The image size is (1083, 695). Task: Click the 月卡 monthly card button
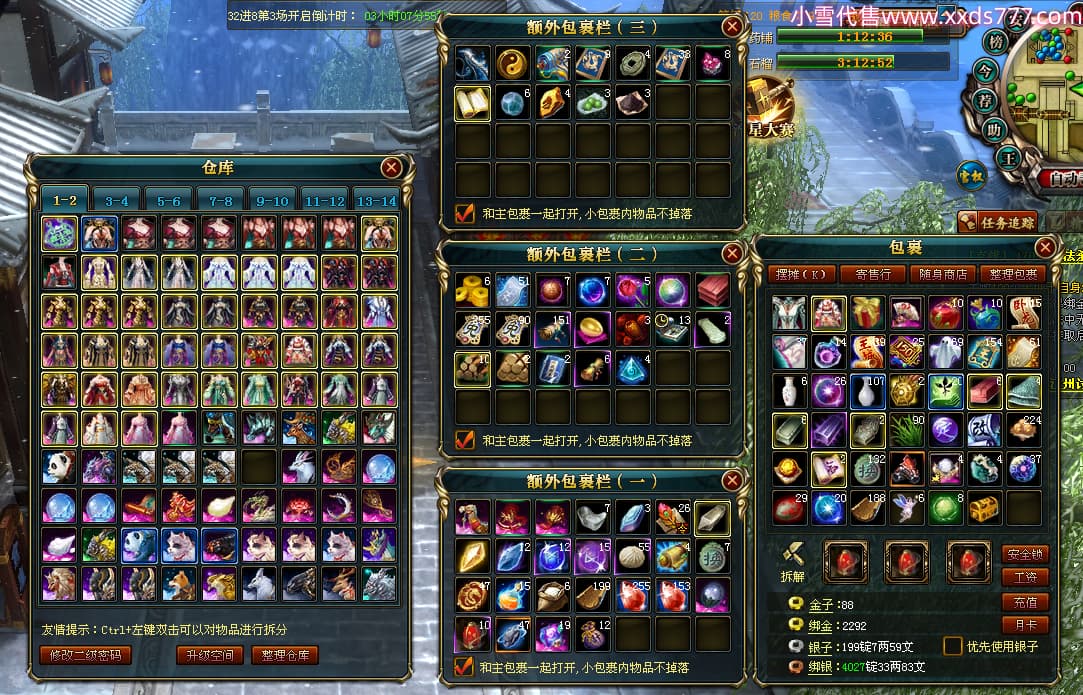pos(1025,626)
